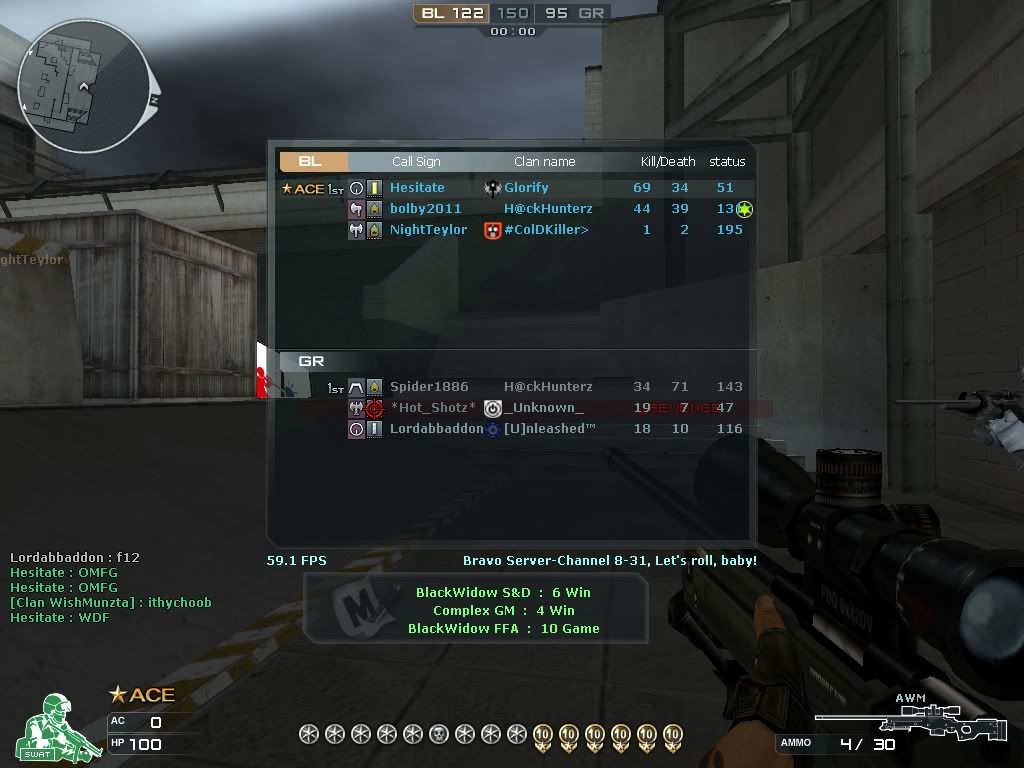This screenshot has height=768, width=1024.
Task: Select the GR team header
Action: click(x=311, y=361)
